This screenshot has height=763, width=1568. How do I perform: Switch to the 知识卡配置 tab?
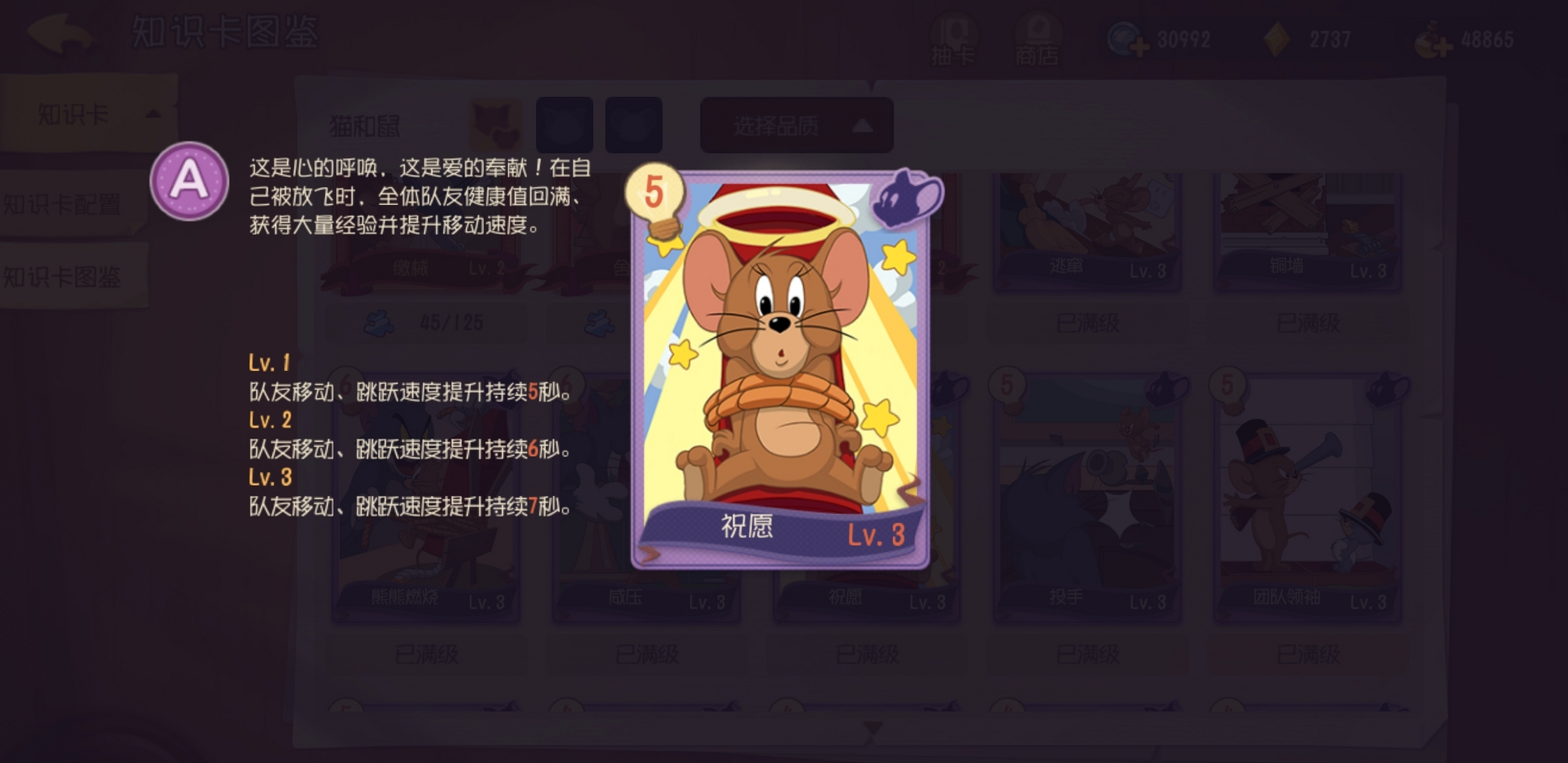(x=64, y=204)
